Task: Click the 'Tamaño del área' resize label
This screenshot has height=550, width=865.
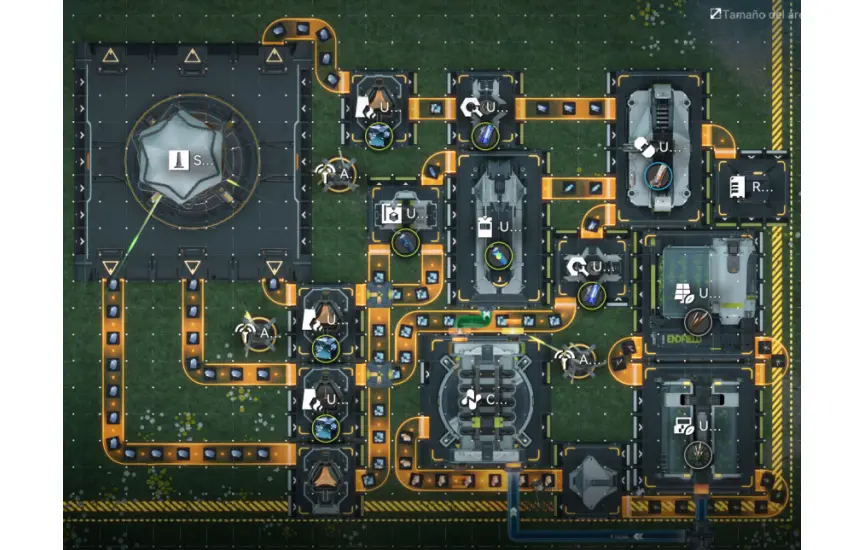Action: pyautogui.click(x=755, y=14)
